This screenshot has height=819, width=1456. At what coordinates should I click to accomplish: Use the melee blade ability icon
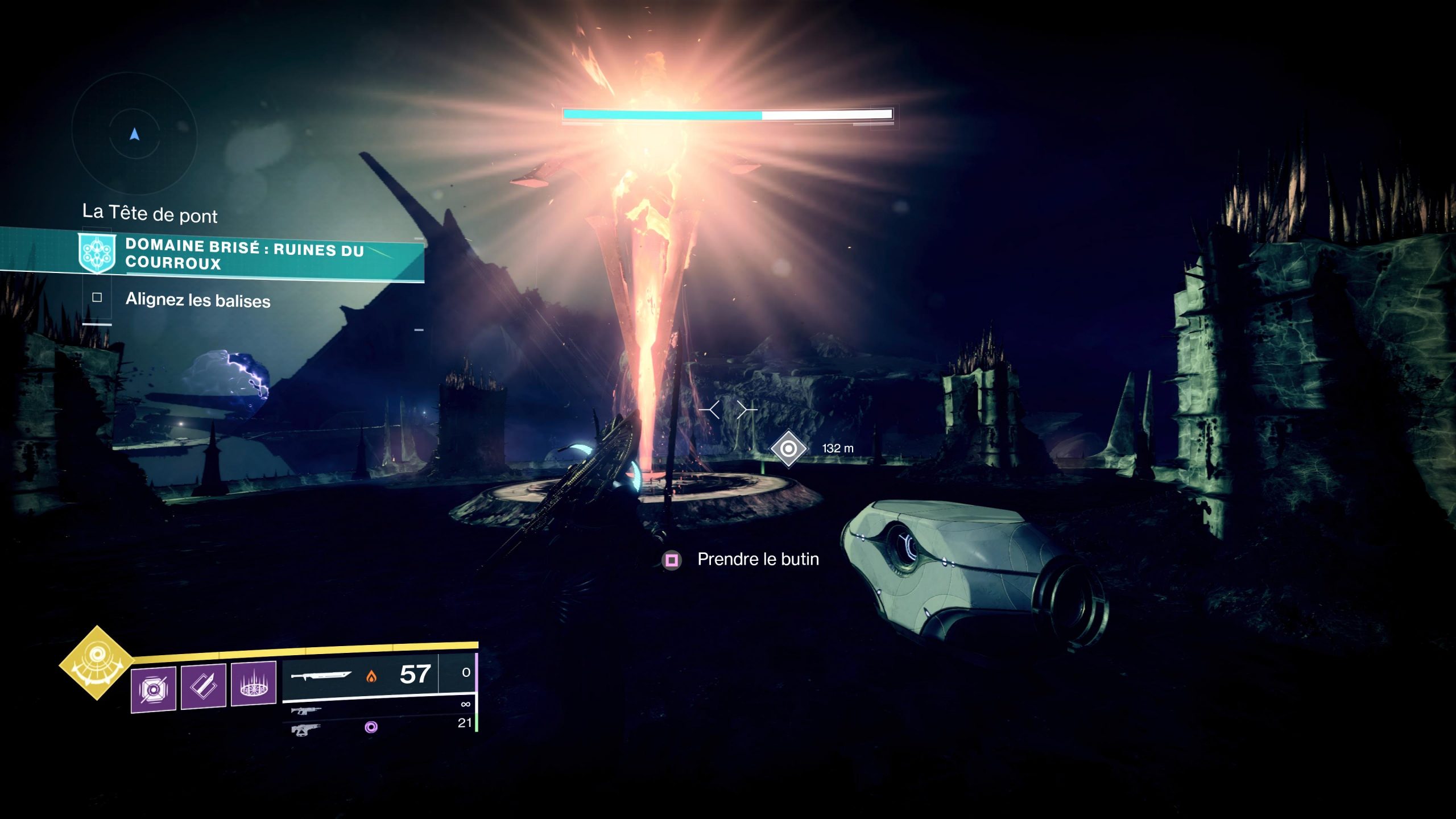(204, 686)
